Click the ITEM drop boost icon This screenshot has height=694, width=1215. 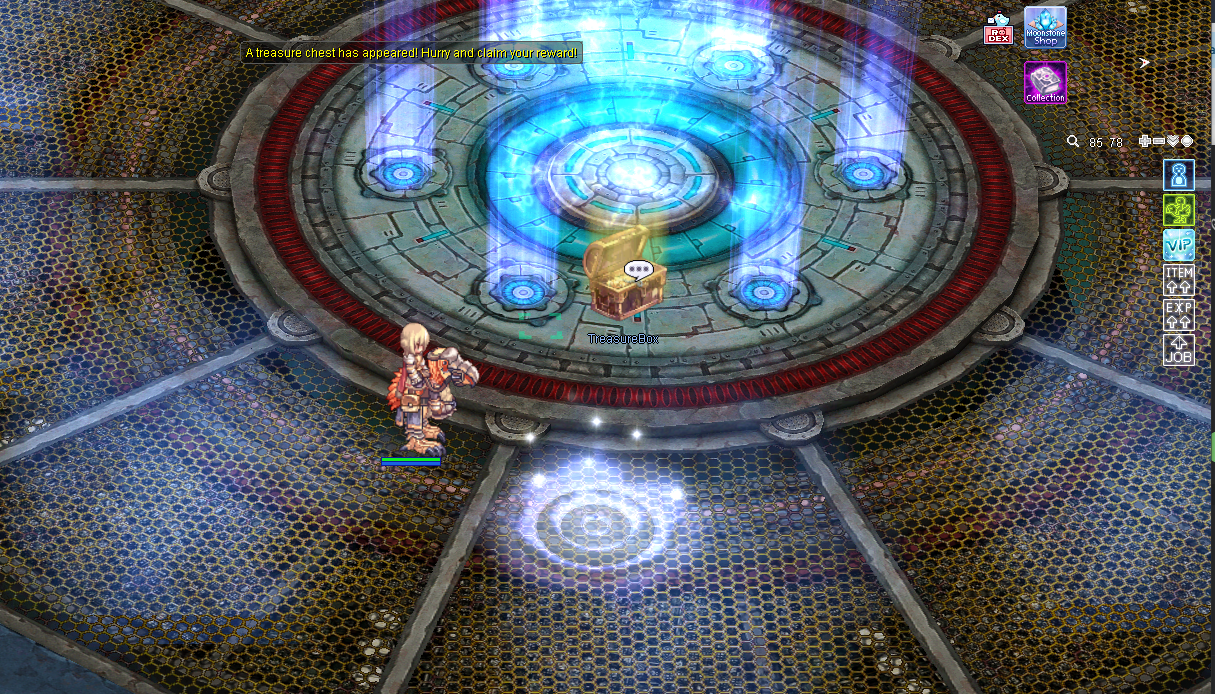pos(1179,280)
